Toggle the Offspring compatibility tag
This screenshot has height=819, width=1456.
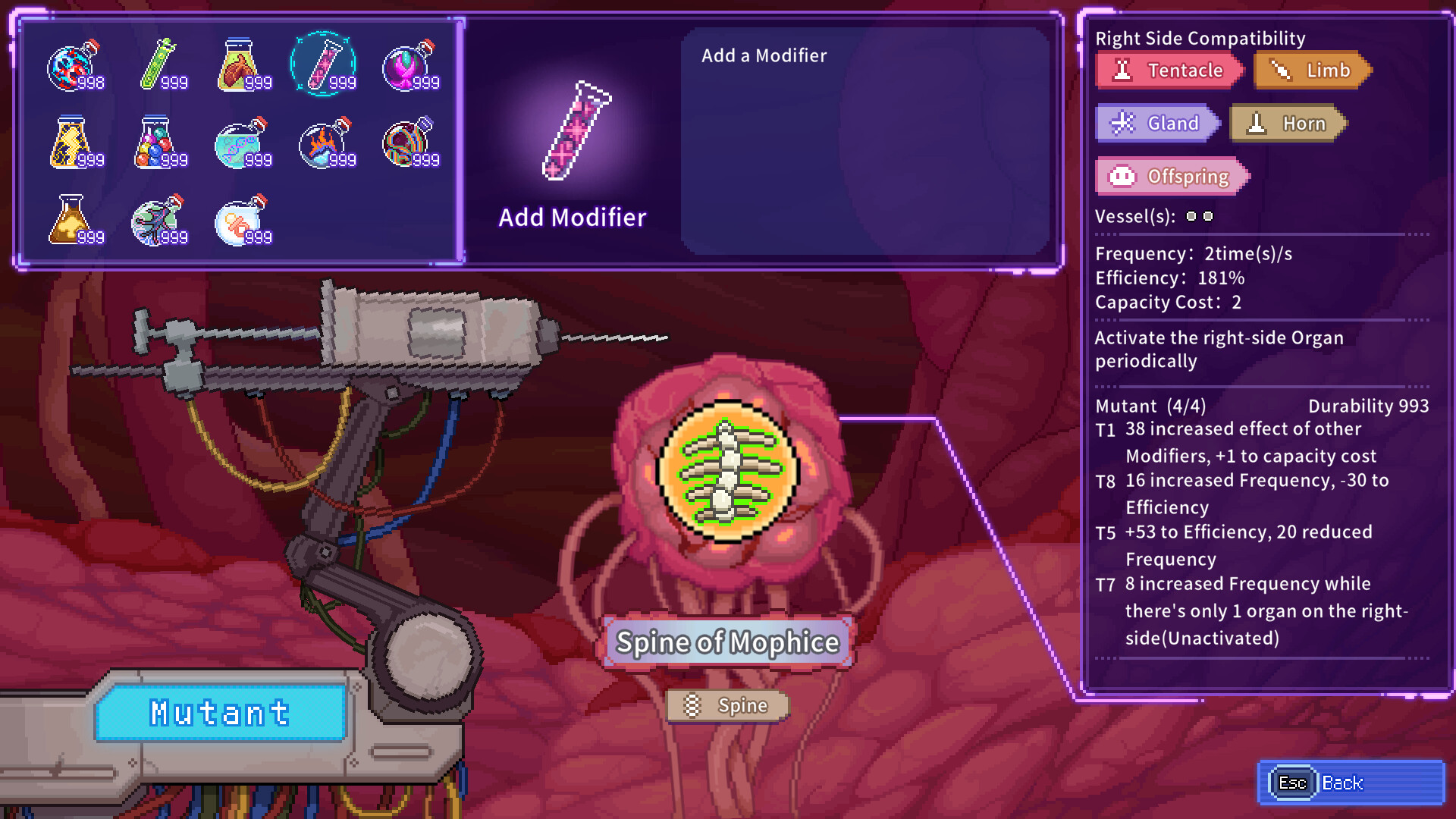[1172, 176]
